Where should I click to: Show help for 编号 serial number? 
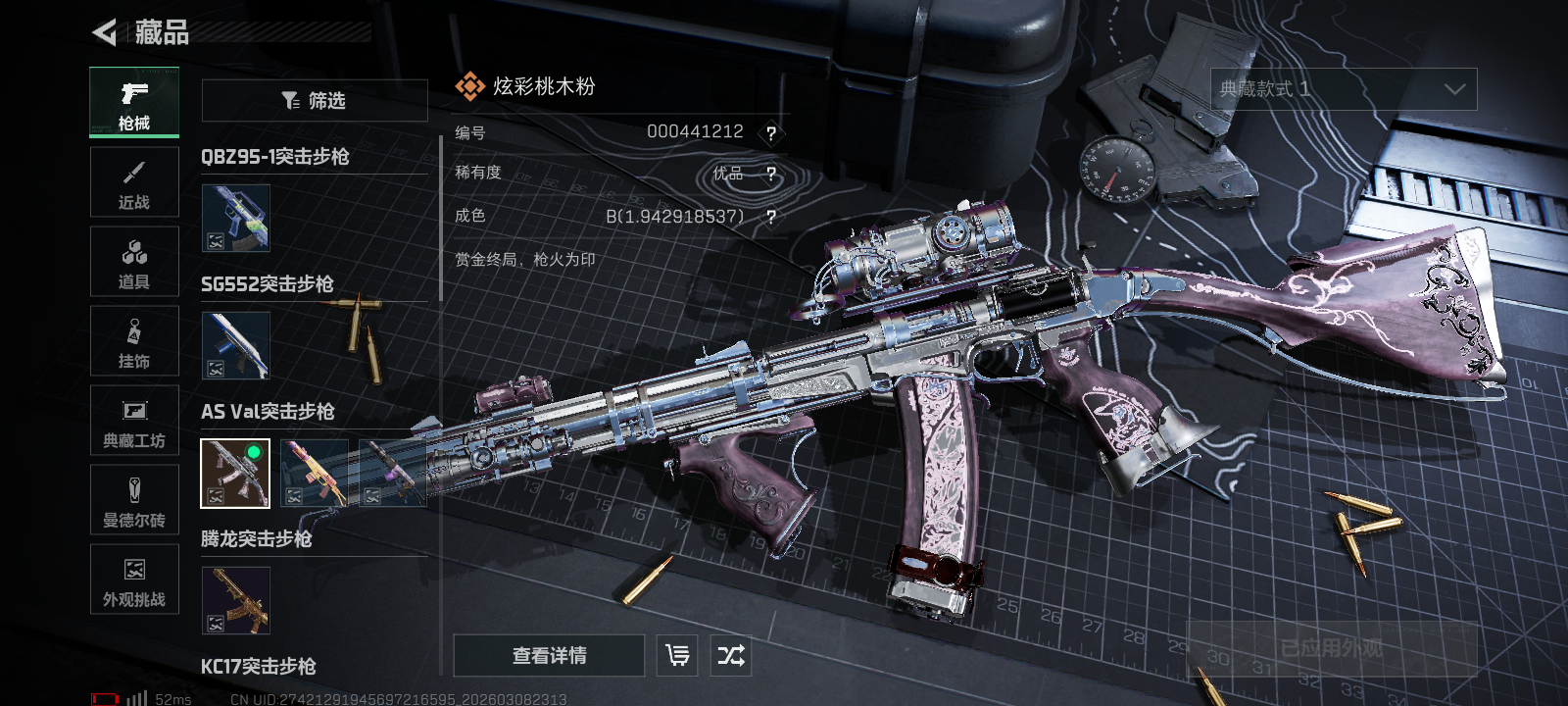point(771,133)
